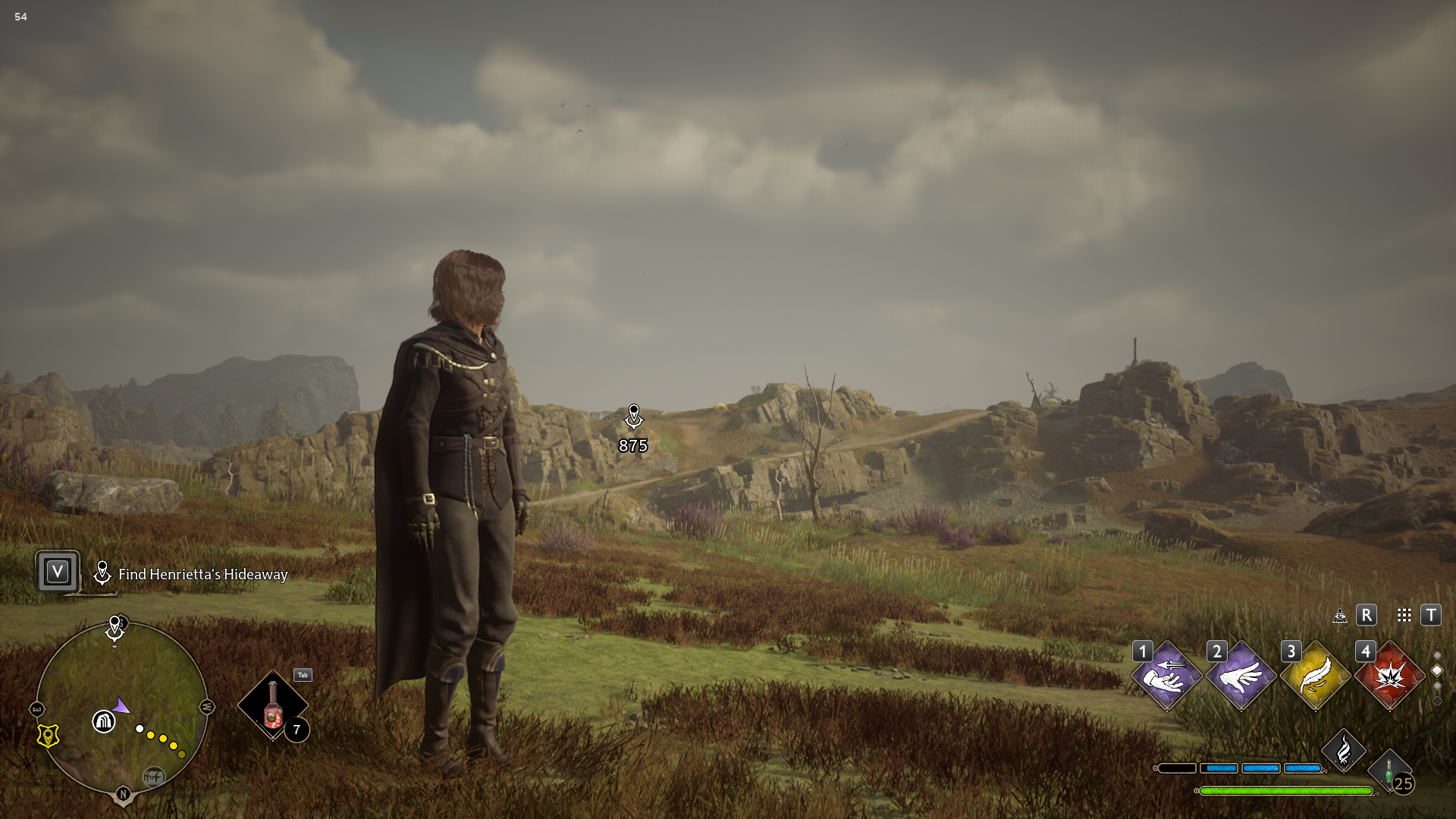
Task: Select the yellow shield quest marker
Action: pos(48,736)
